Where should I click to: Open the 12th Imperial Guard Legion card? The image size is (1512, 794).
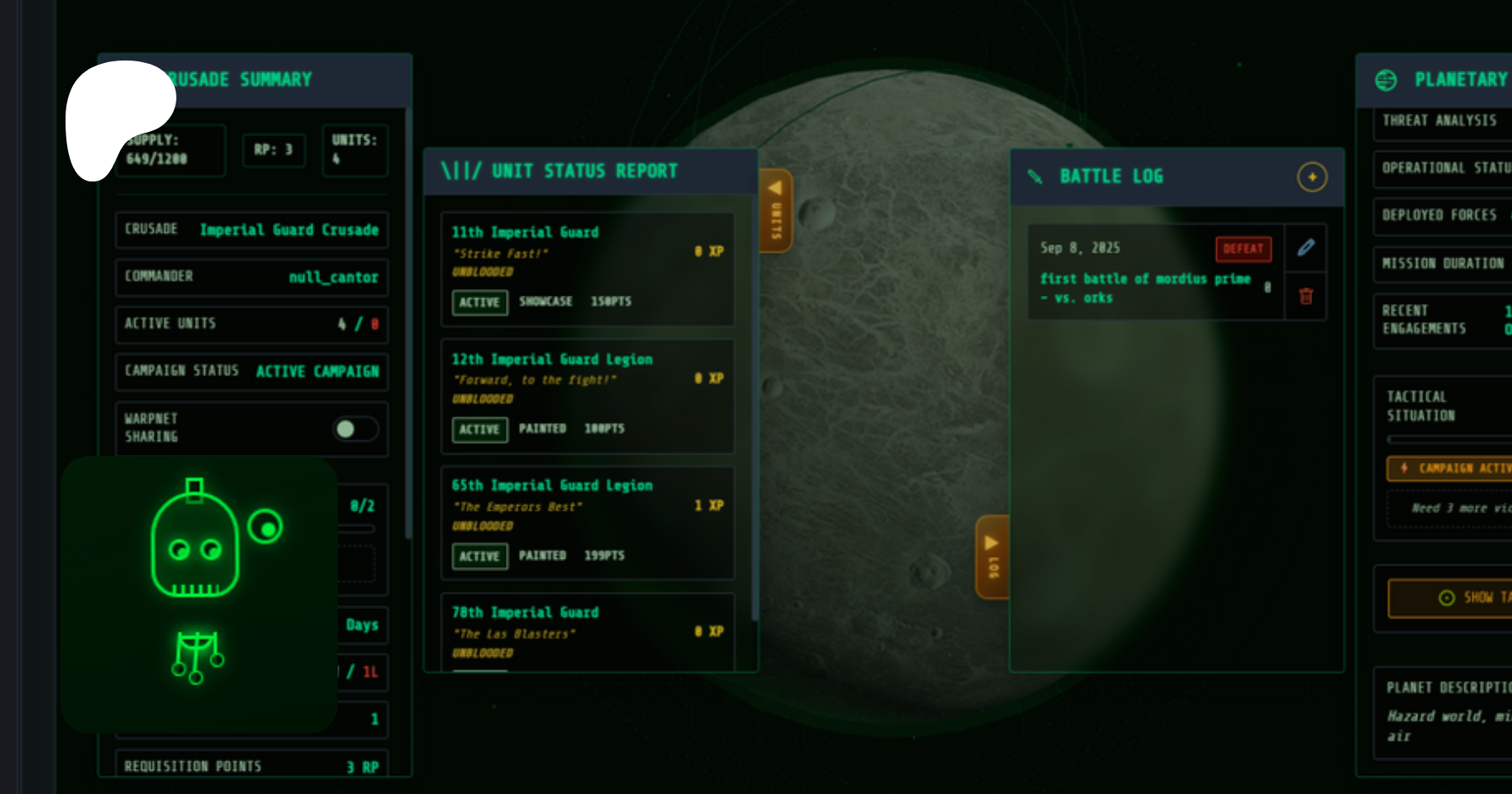click(x=586, y=395)
